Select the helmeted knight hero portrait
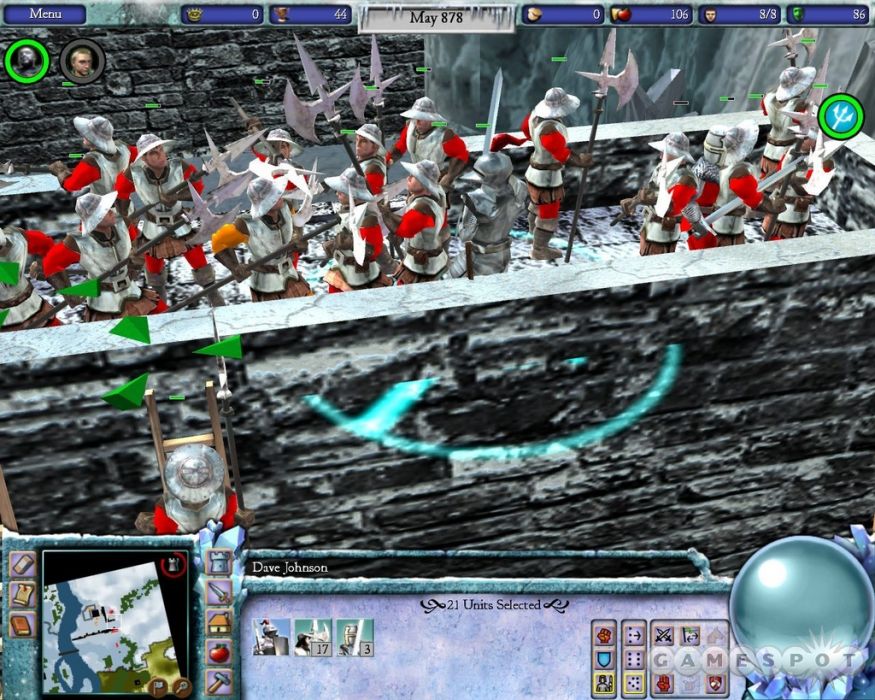875x700 pixels. click(26, 61)
